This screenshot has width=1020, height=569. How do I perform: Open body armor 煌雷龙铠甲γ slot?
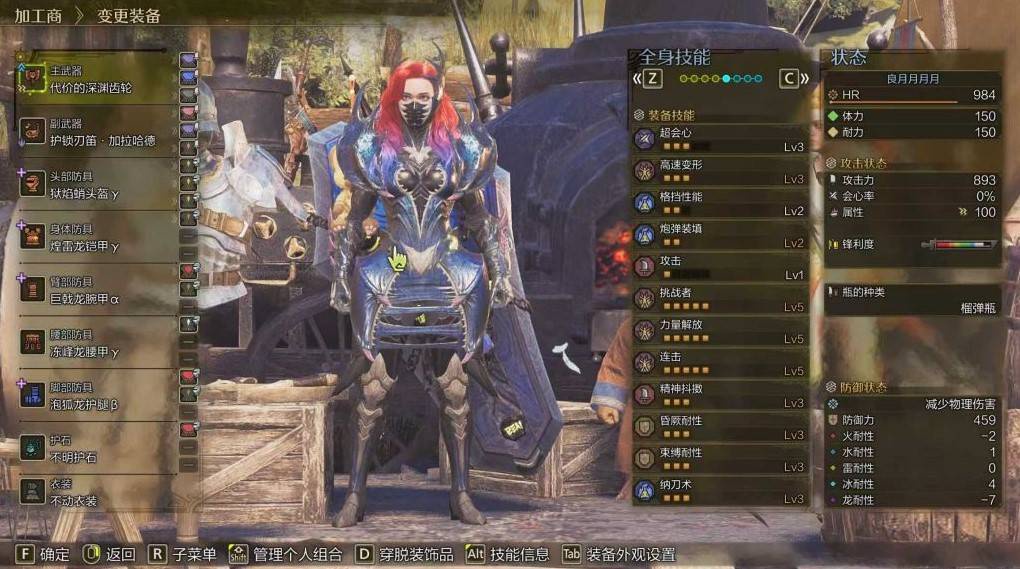tap(95, 238)
